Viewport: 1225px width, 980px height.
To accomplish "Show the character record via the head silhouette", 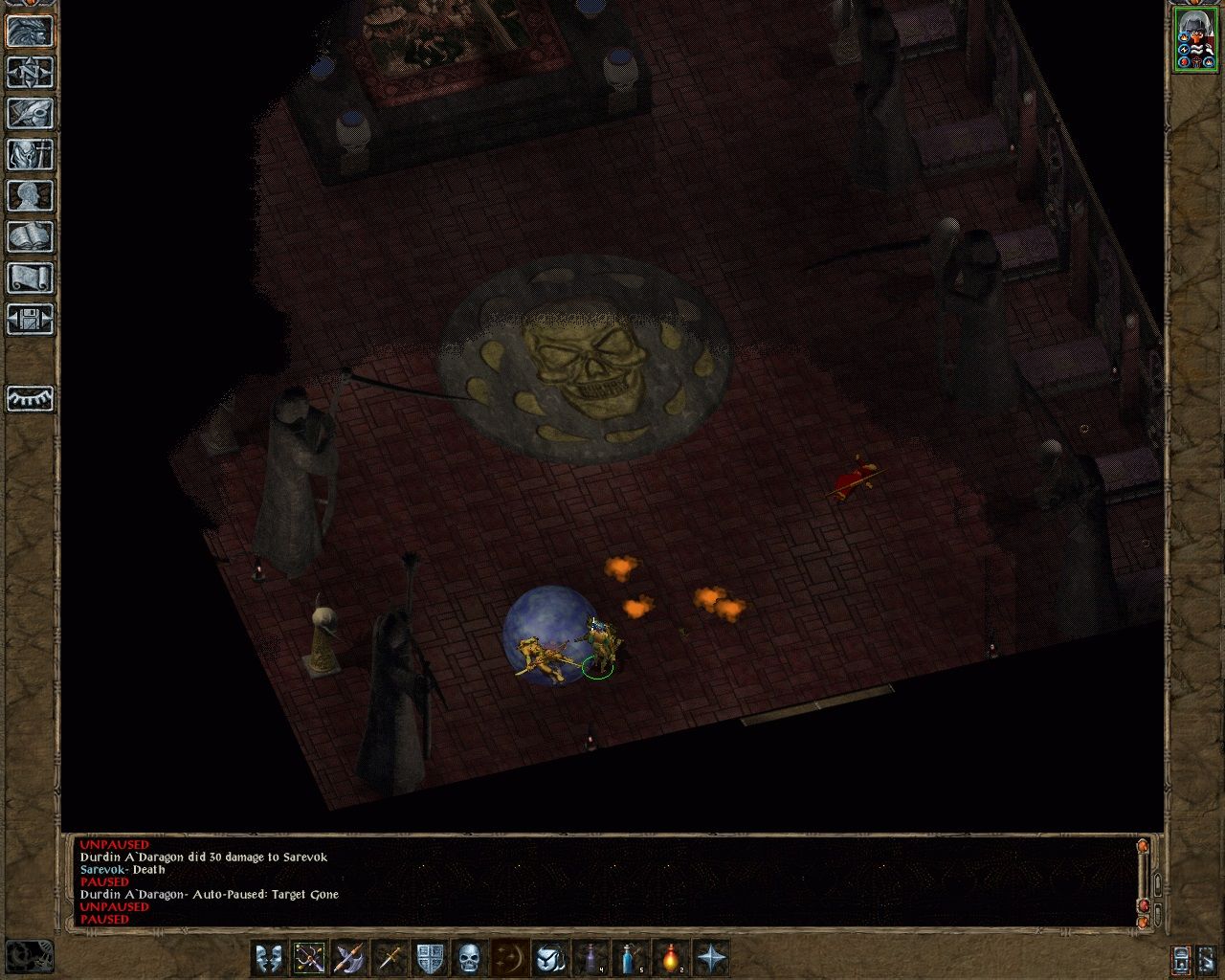I will pos(30,195).
